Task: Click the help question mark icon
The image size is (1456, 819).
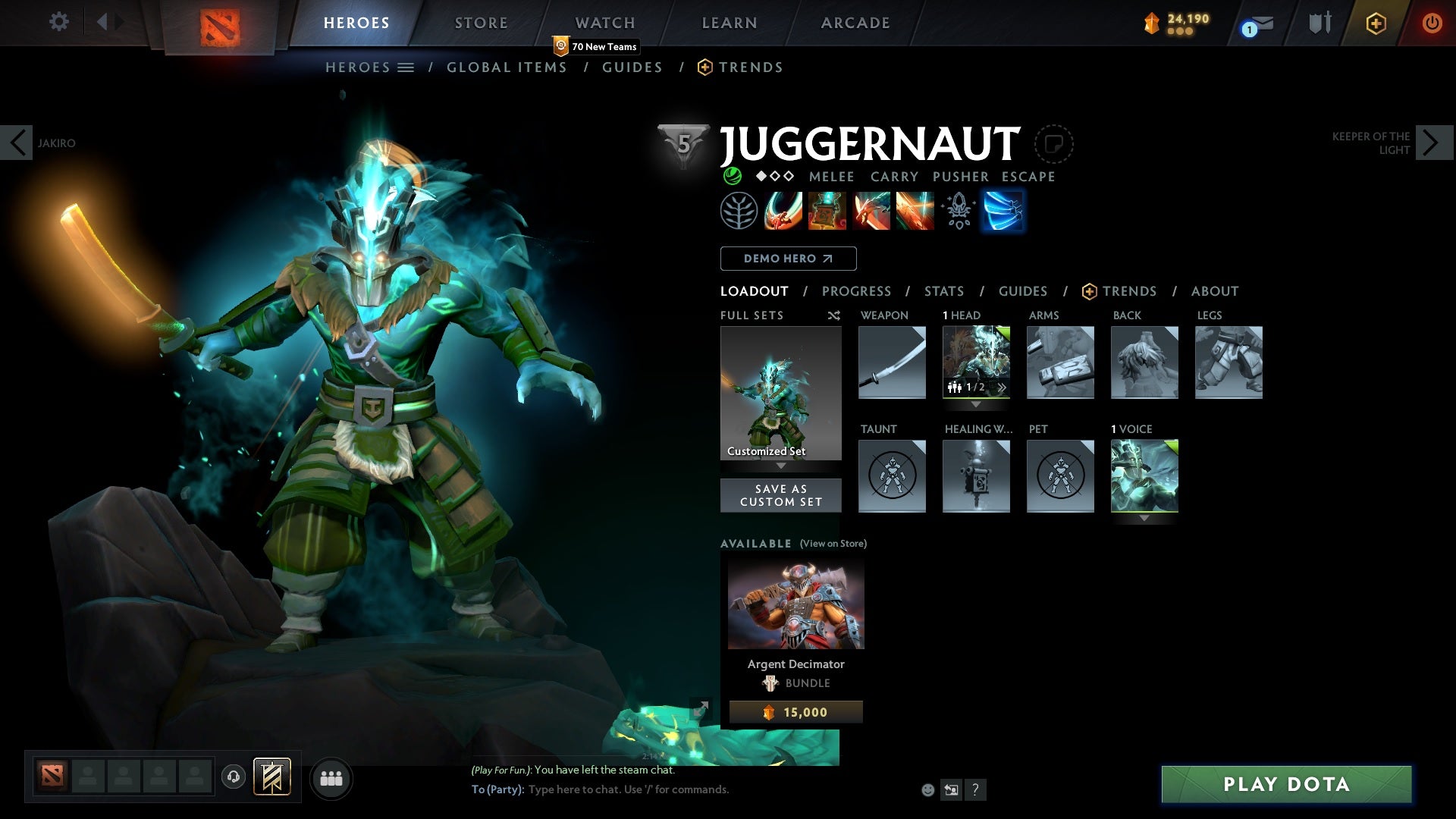Action: click(975, 791)
